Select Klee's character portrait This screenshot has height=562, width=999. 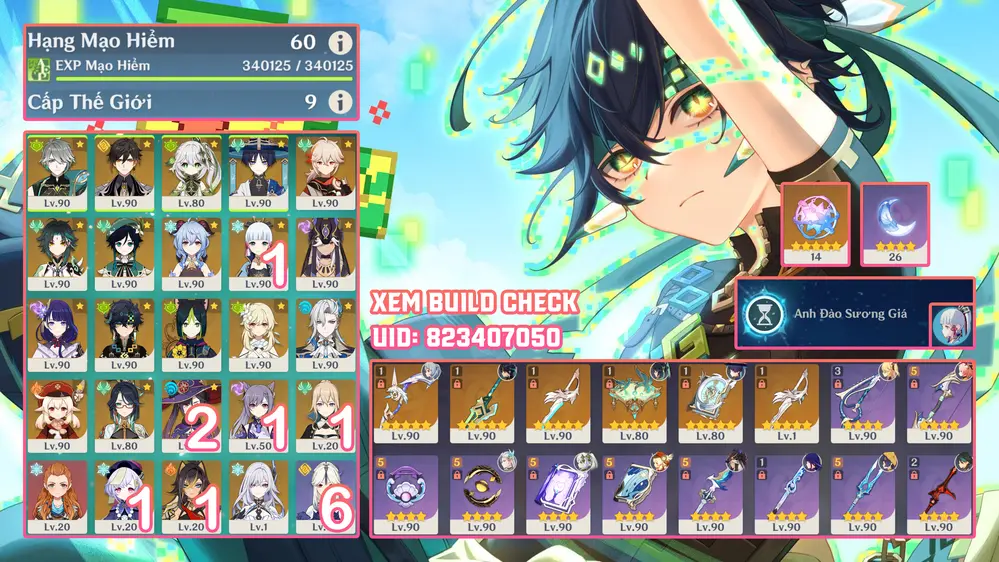pyautogui.click(x=58, y=409)
